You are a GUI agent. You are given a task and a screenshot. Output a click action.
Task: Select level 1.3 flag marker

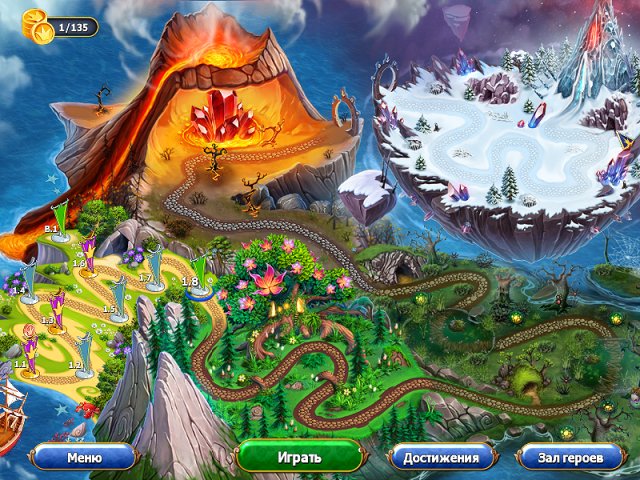click(x=57, y=310)
